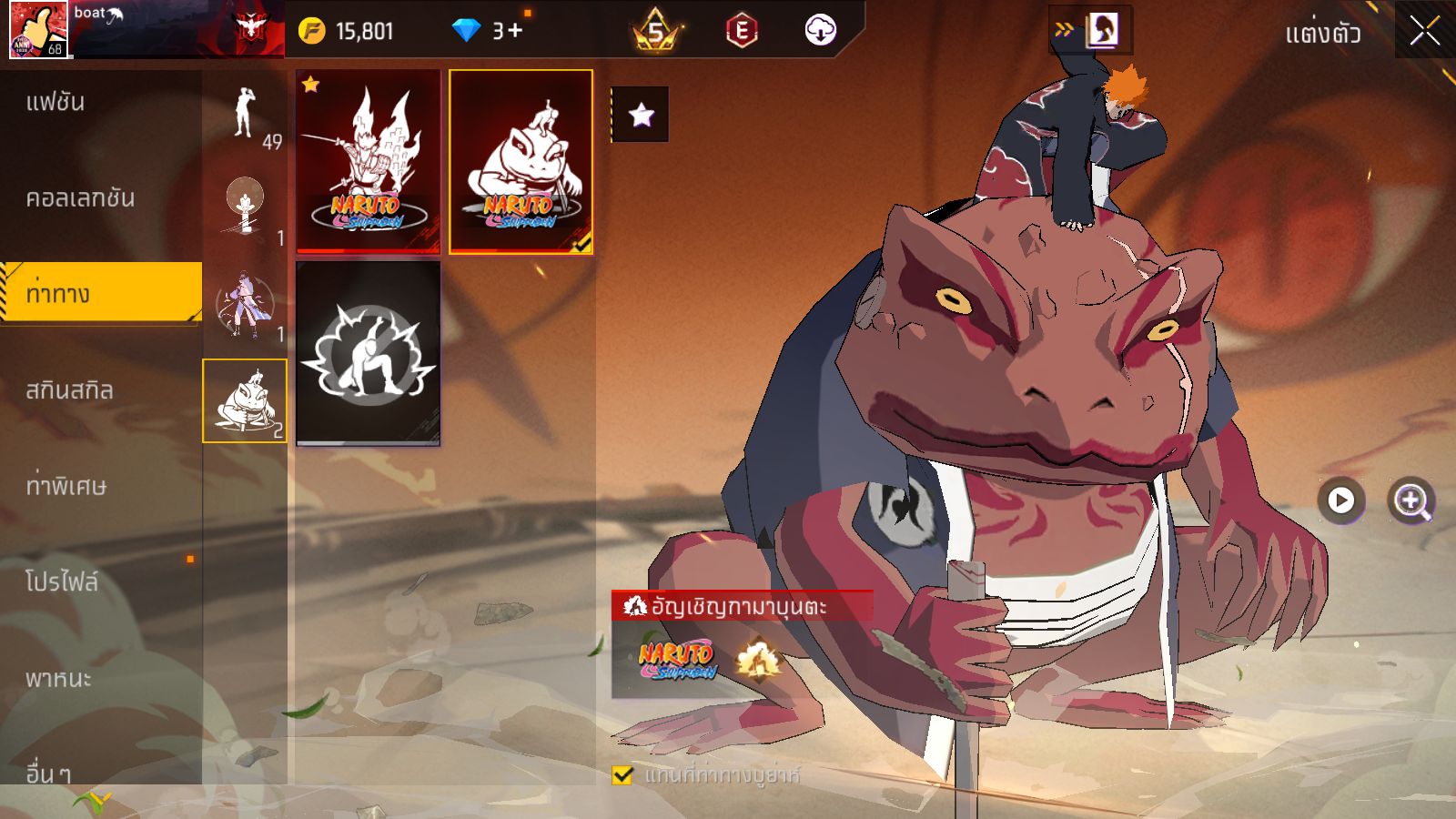
Task: Select the toad subcategory icon
Action: [245, 401]
